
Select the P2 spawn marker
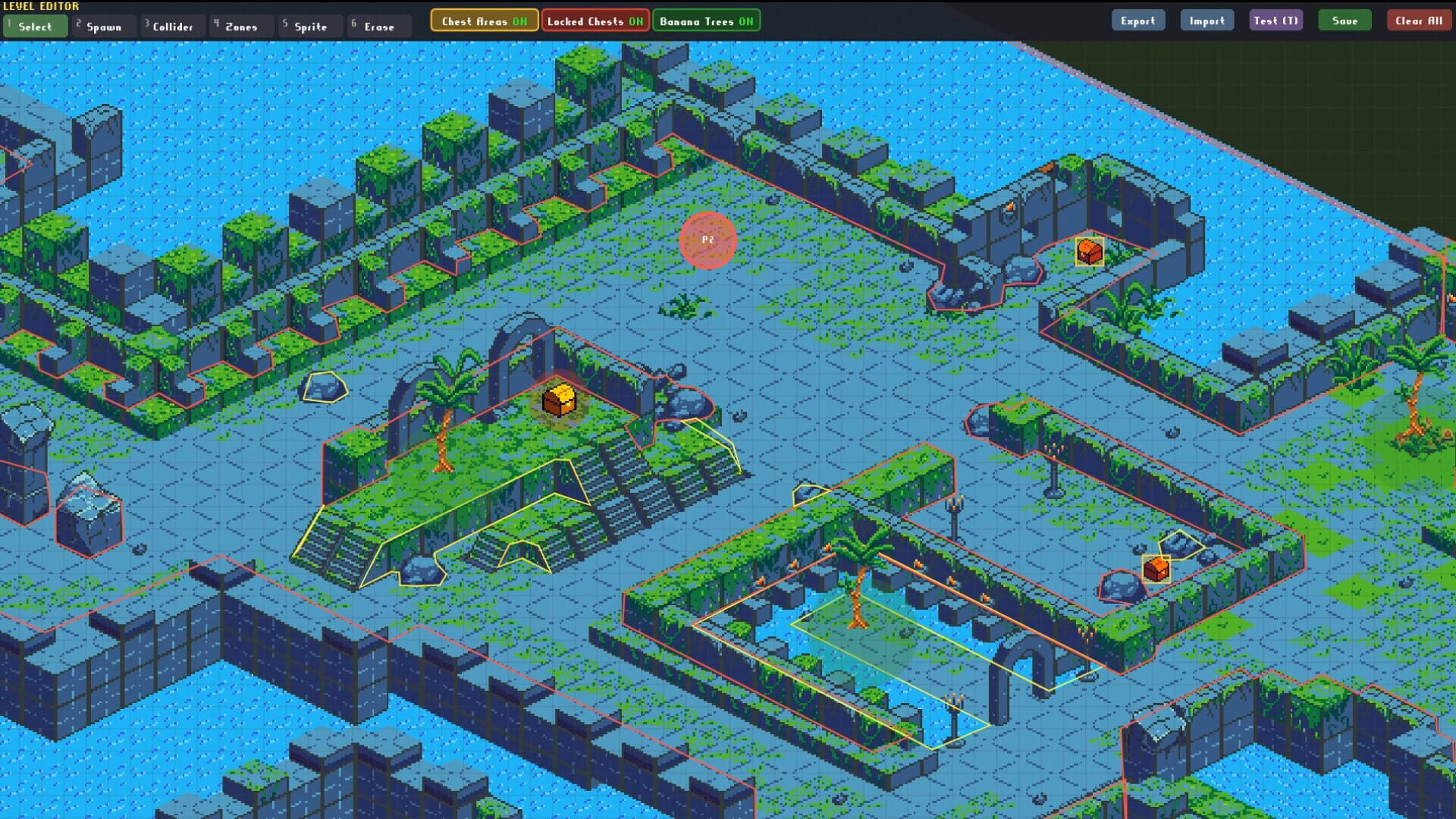point(709,238)
